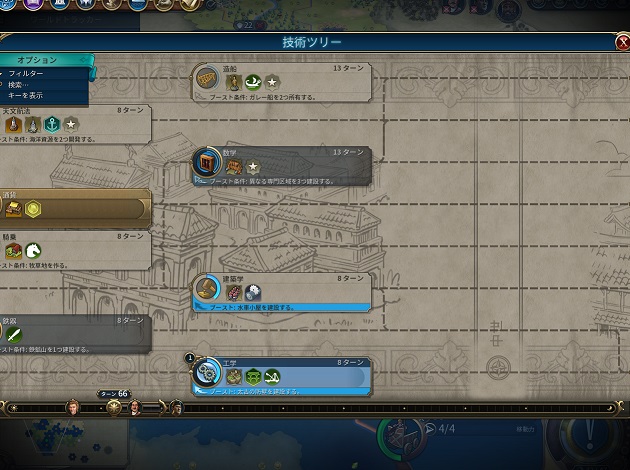
Task: Click the anchor icon under 天文航法
Action: (51, 124)
